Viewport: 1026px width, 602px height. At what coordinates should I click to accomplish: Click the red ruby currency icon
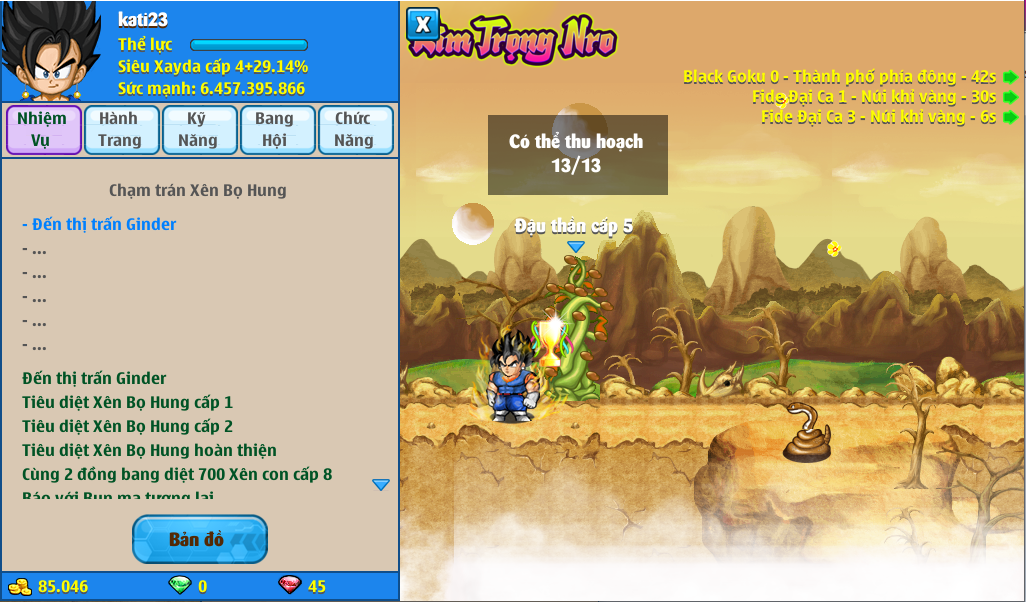(x=289, y=586)
